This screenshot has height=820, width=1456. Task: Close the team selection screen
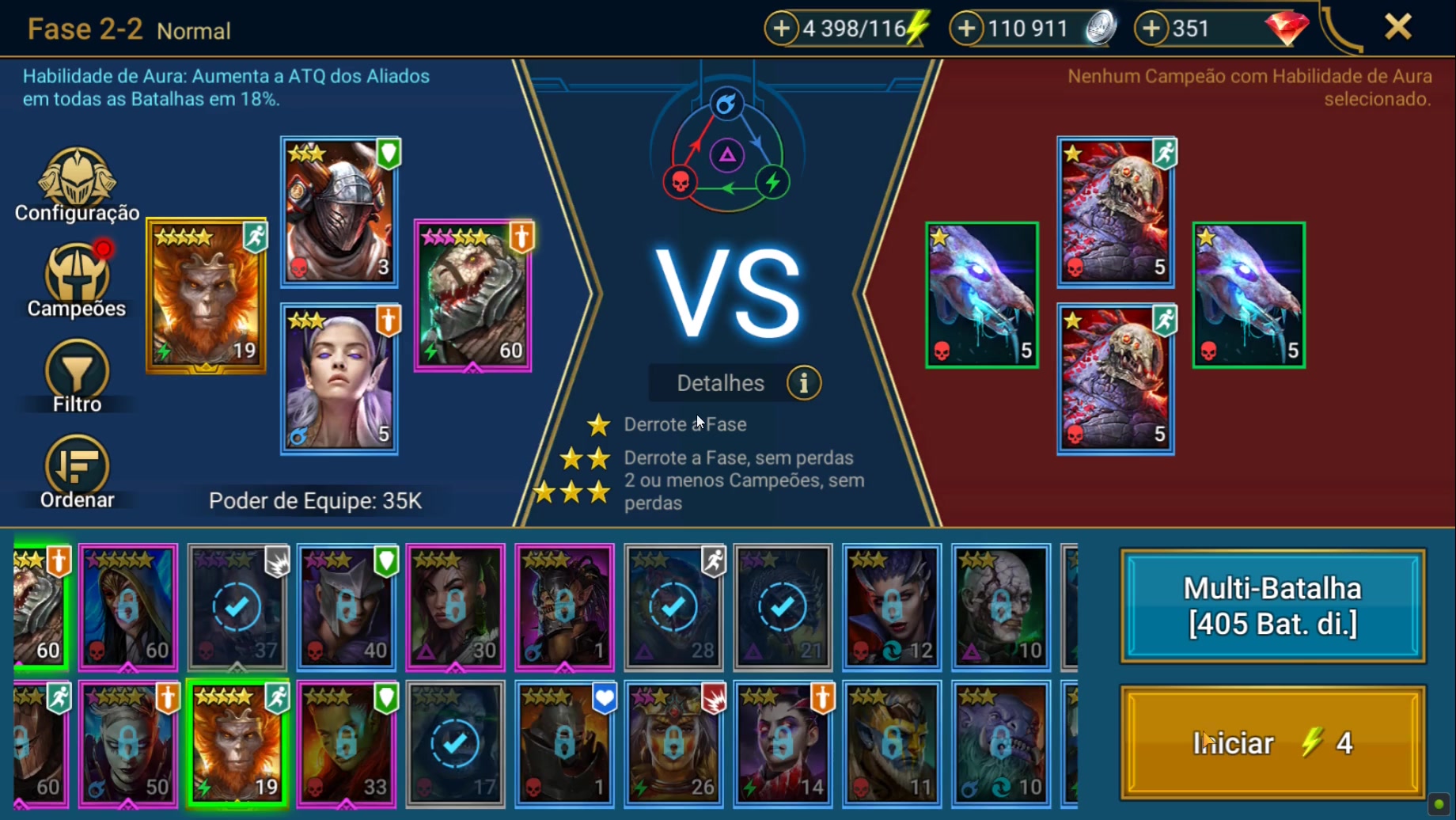pyautogui.click(x=1397, y=28)
